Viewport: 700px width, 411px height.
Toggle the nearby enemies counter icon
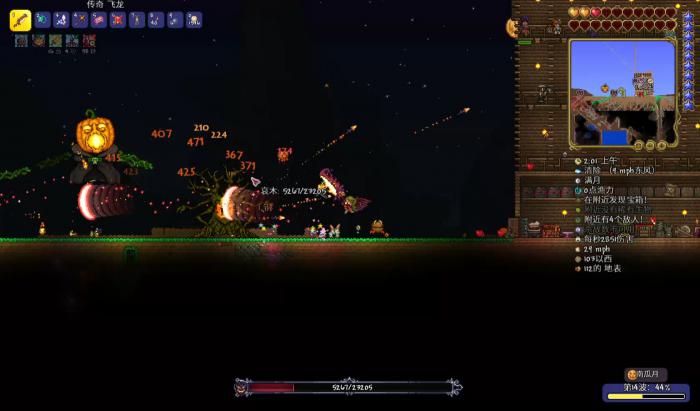click(579, 219)
